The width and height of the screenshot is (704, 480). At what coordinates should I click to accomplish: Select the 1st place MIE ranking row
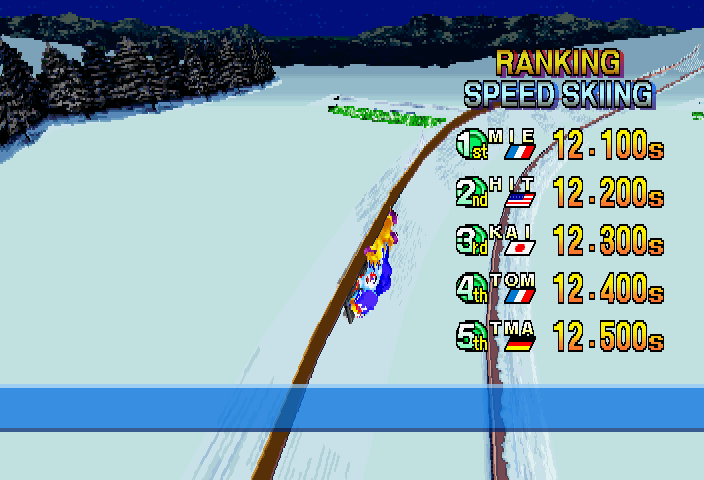point(559,145)
